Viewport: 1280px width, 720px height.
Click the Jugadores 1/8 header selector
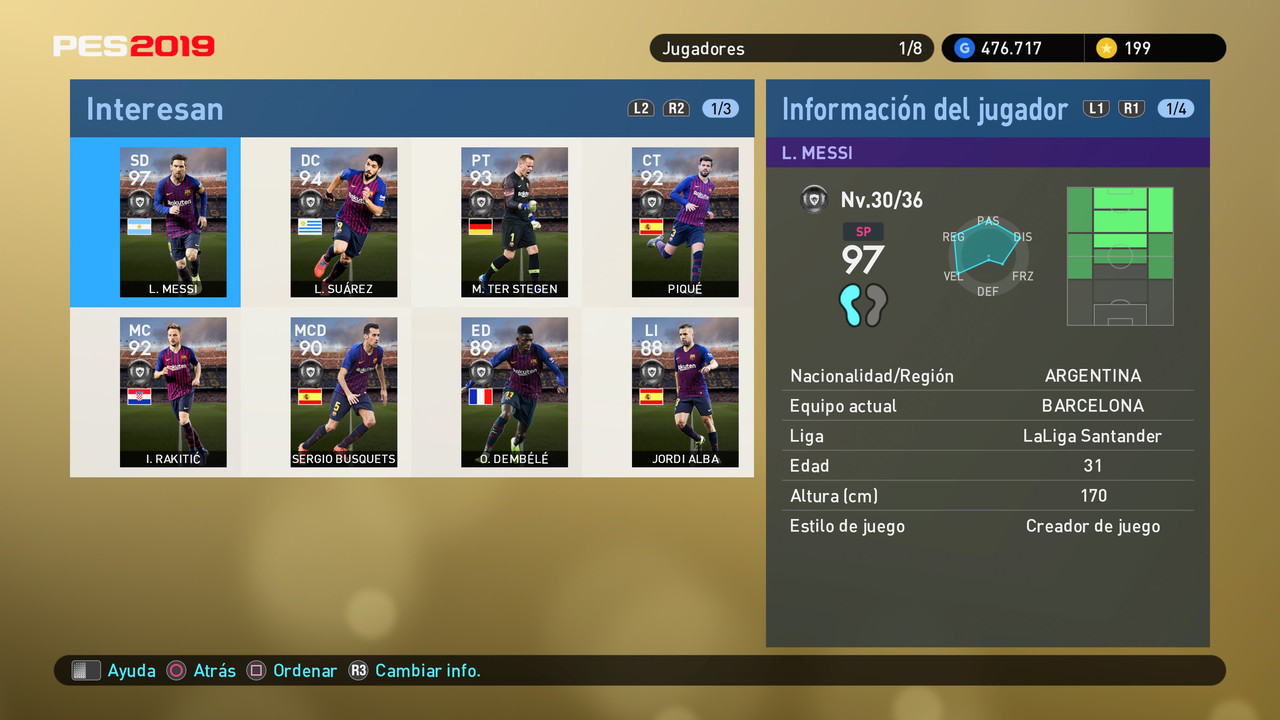tap(791, 47)
